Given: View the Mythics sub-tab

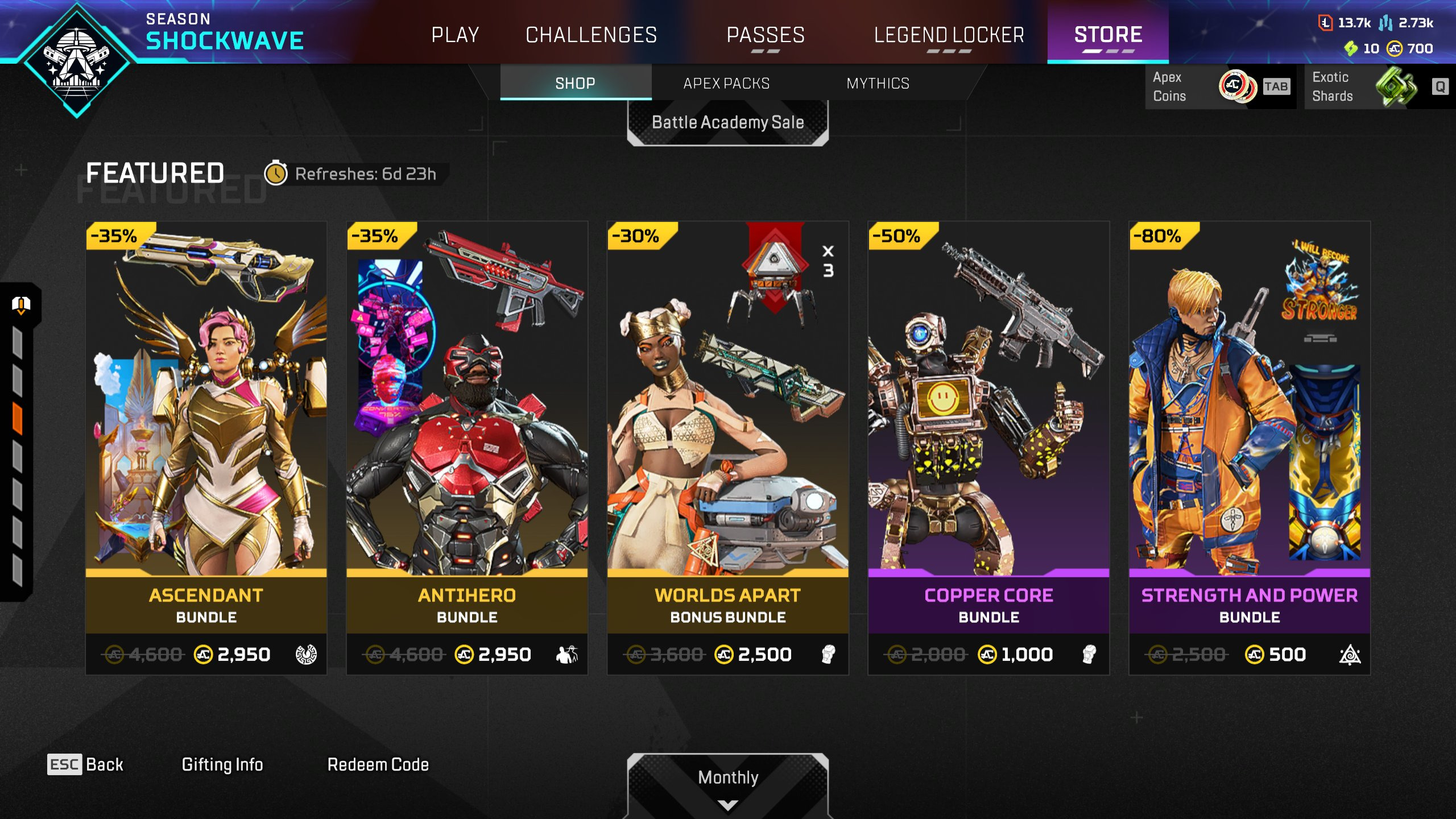Looking at the screenshot, I should [x=878, y=84].
